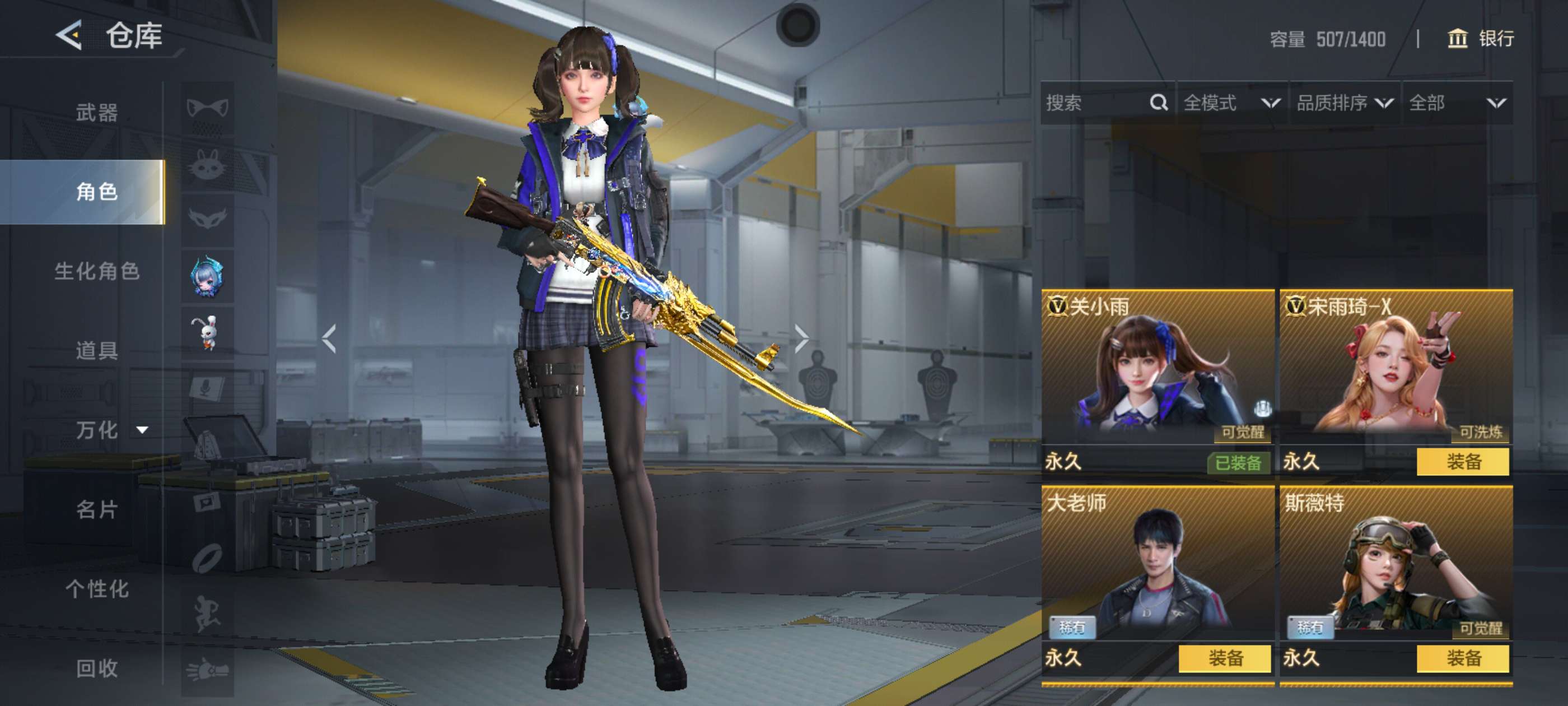Open the 全部 filter dropdown
This screenshot has height=706, width=1568.
(x=1456, y=103)
